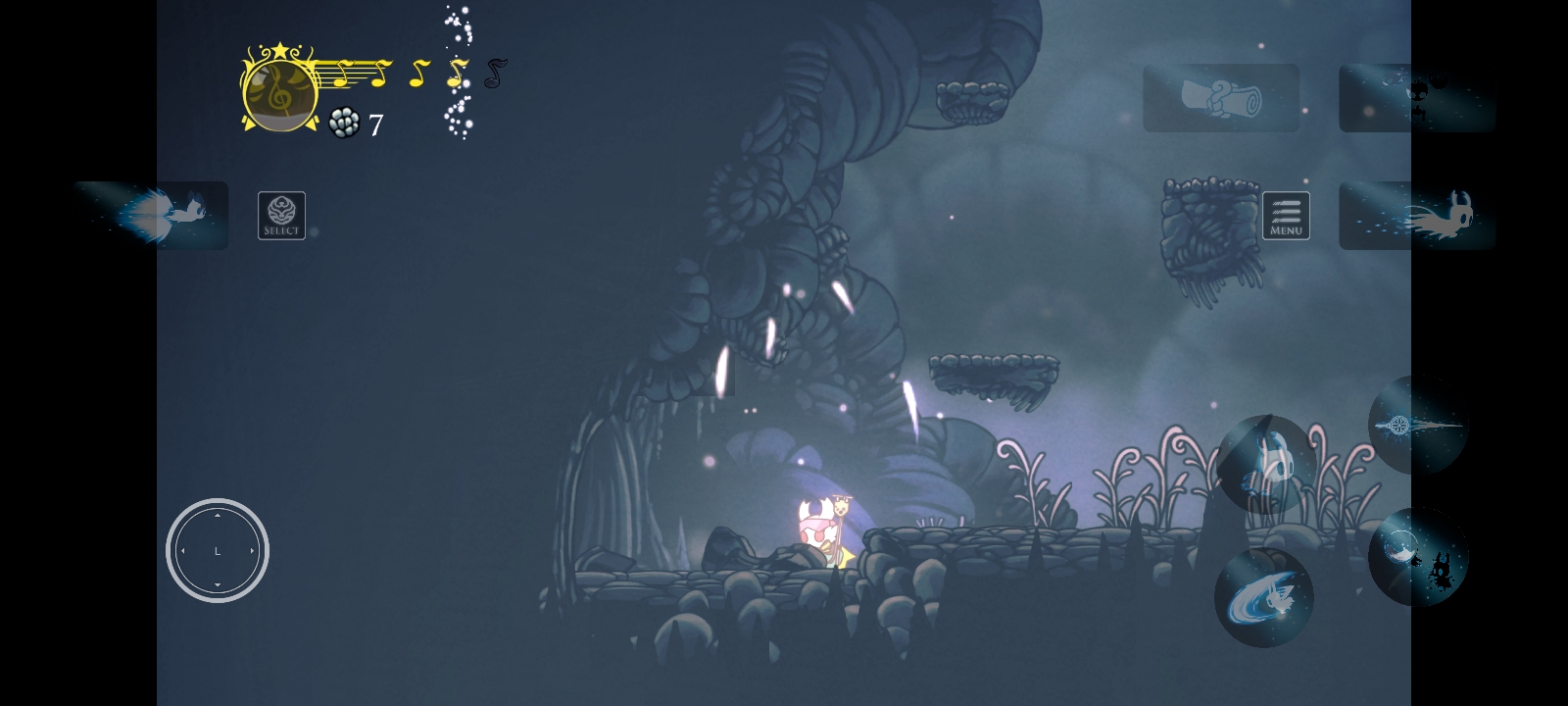Tap the Select button
Image resolution: width=1568 pixels, height=706 pixels.
pos(281,216)
